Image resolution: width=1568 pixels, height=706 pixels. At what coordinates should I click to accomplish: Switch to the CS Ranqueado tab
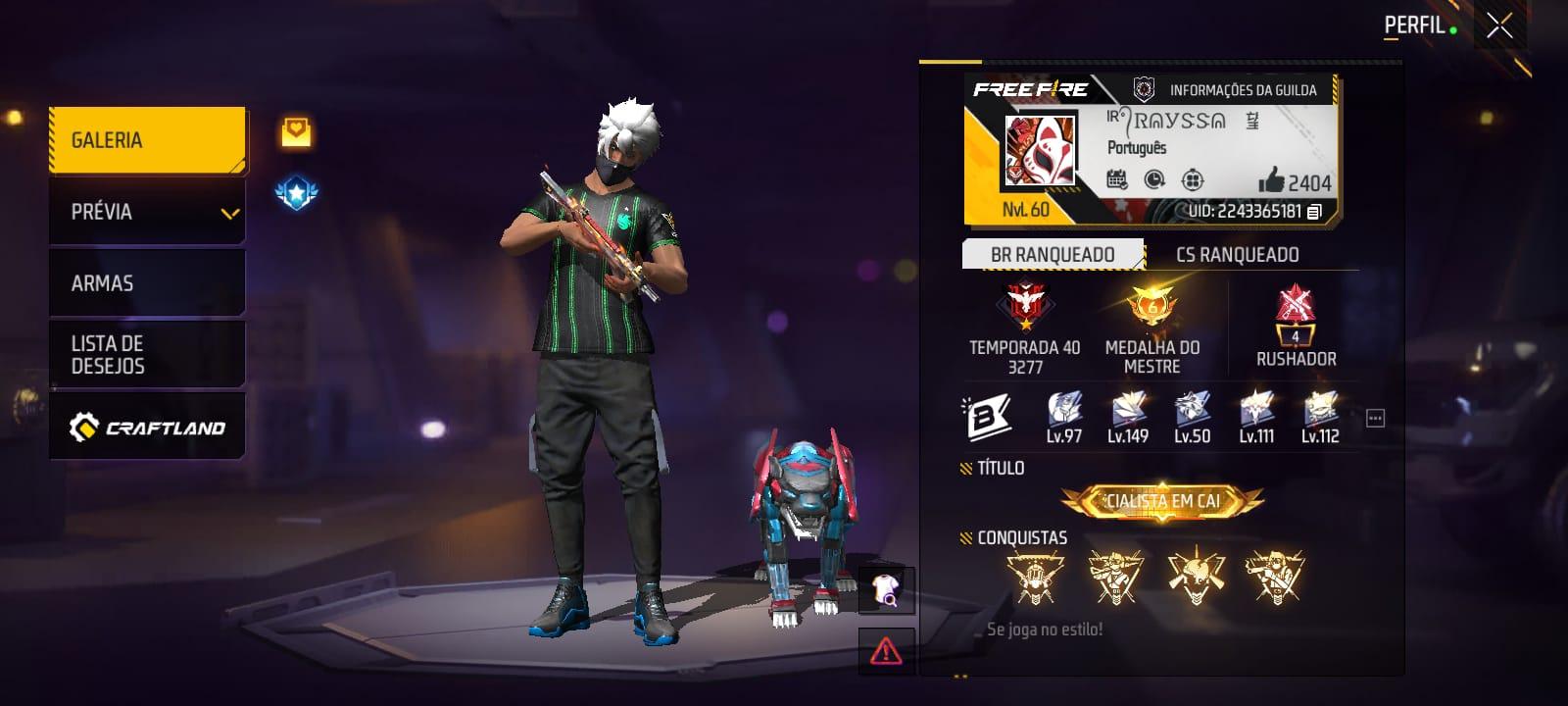[1237, 255]
